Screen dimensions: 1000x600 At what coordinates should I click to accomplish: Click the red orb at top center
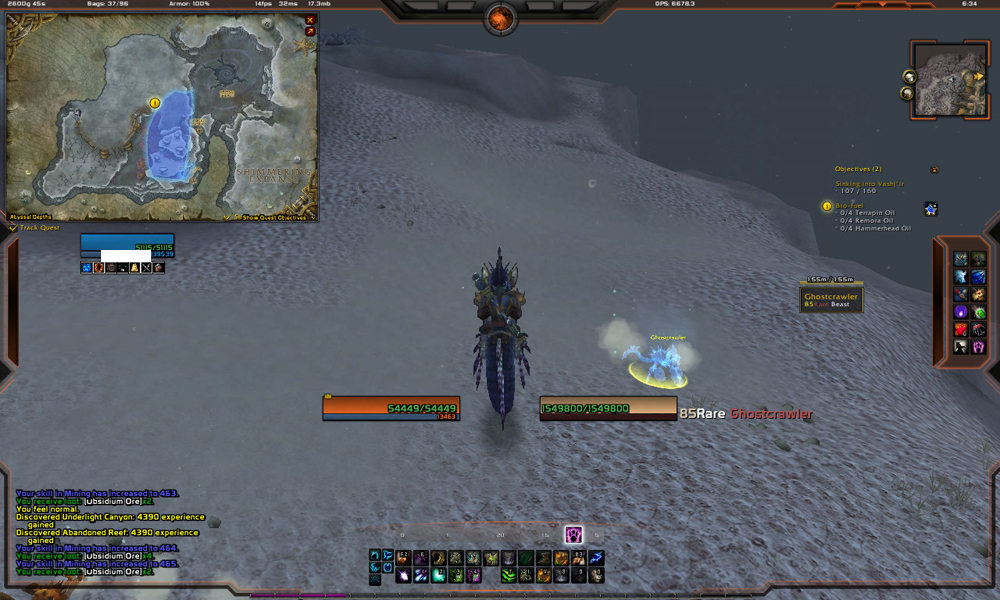point(500,17)
